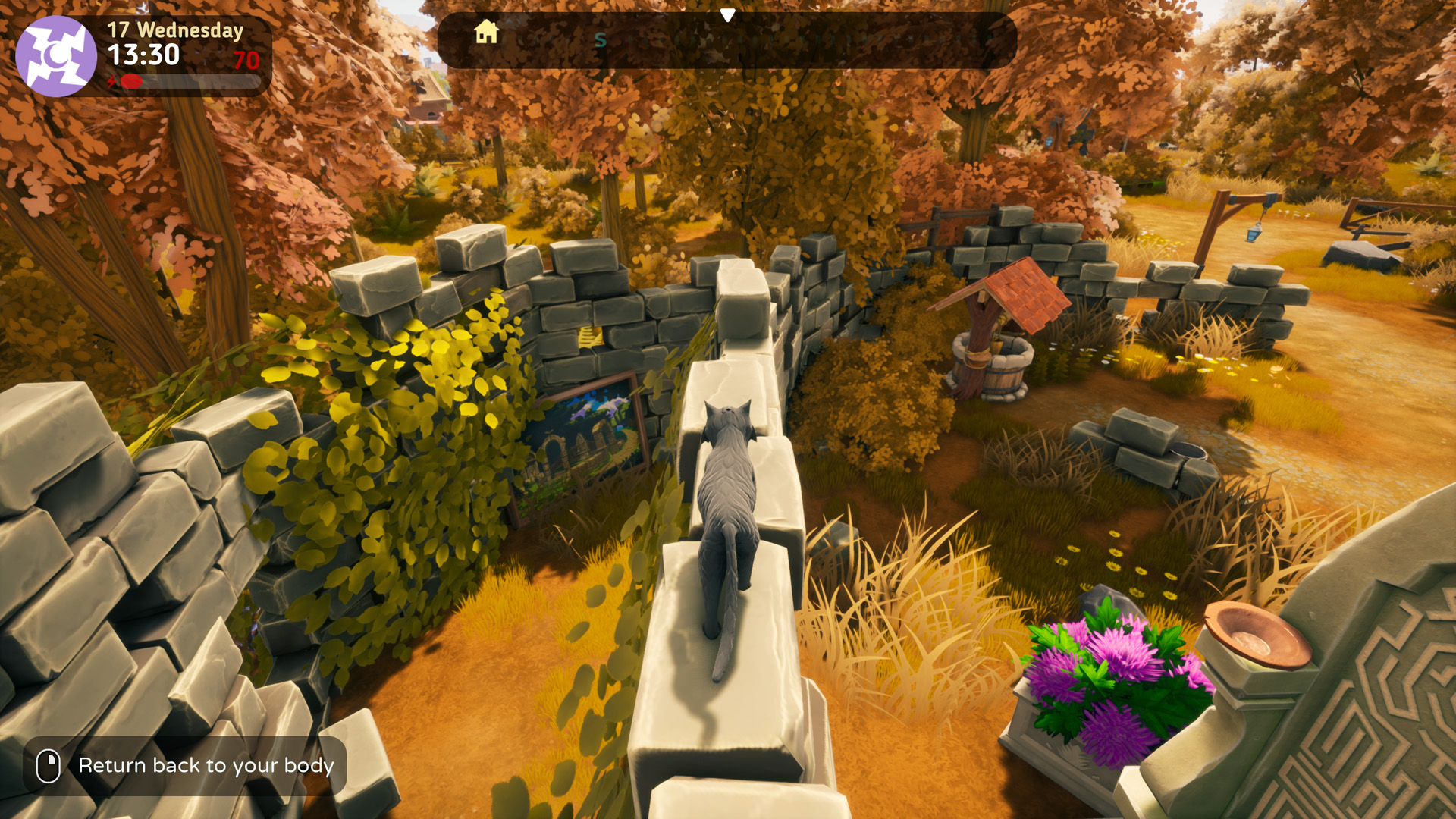The image size is (1456, 819).
Task: Click the mouse button prompt icon
Action: pos(48,765)
